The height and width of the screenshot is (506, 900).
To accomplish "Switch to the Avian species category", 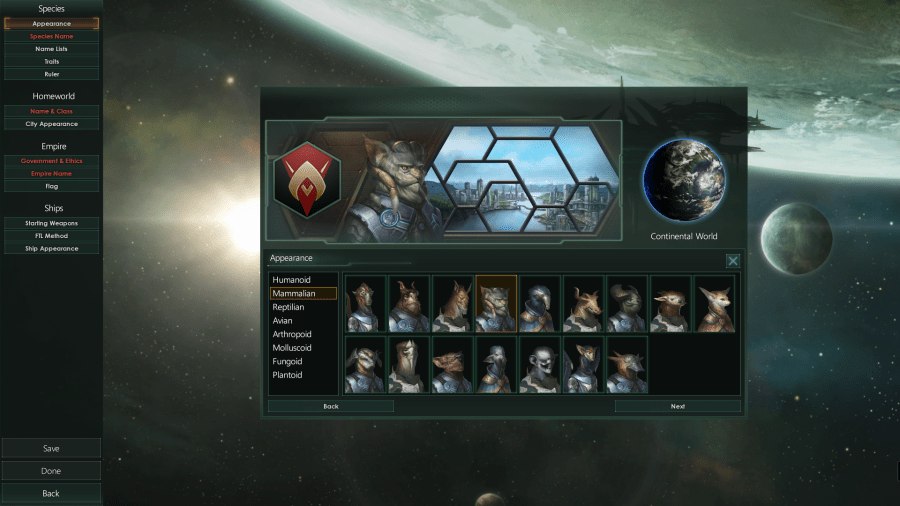I will [284, 321].
